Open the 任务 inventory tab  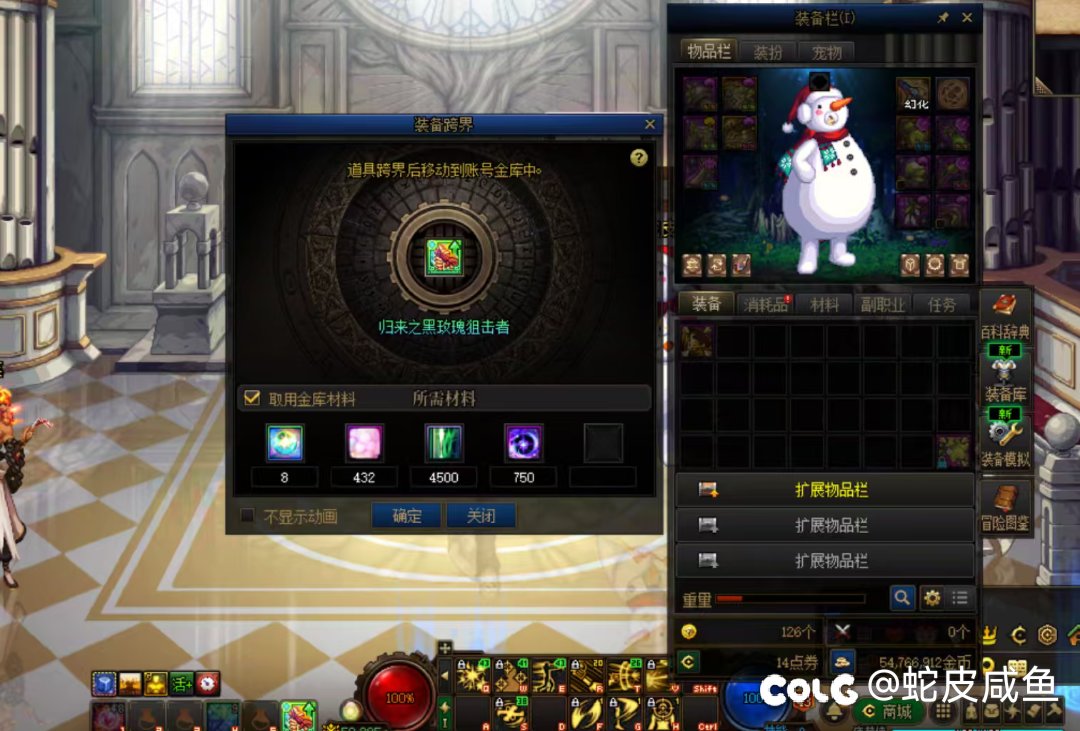coord(941,304)
